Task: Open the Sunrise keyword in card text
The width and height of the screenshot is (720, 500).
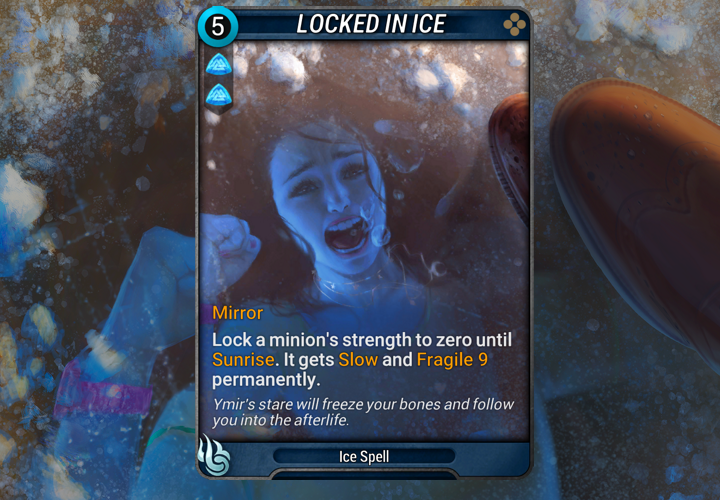Action: click(241, 359)
